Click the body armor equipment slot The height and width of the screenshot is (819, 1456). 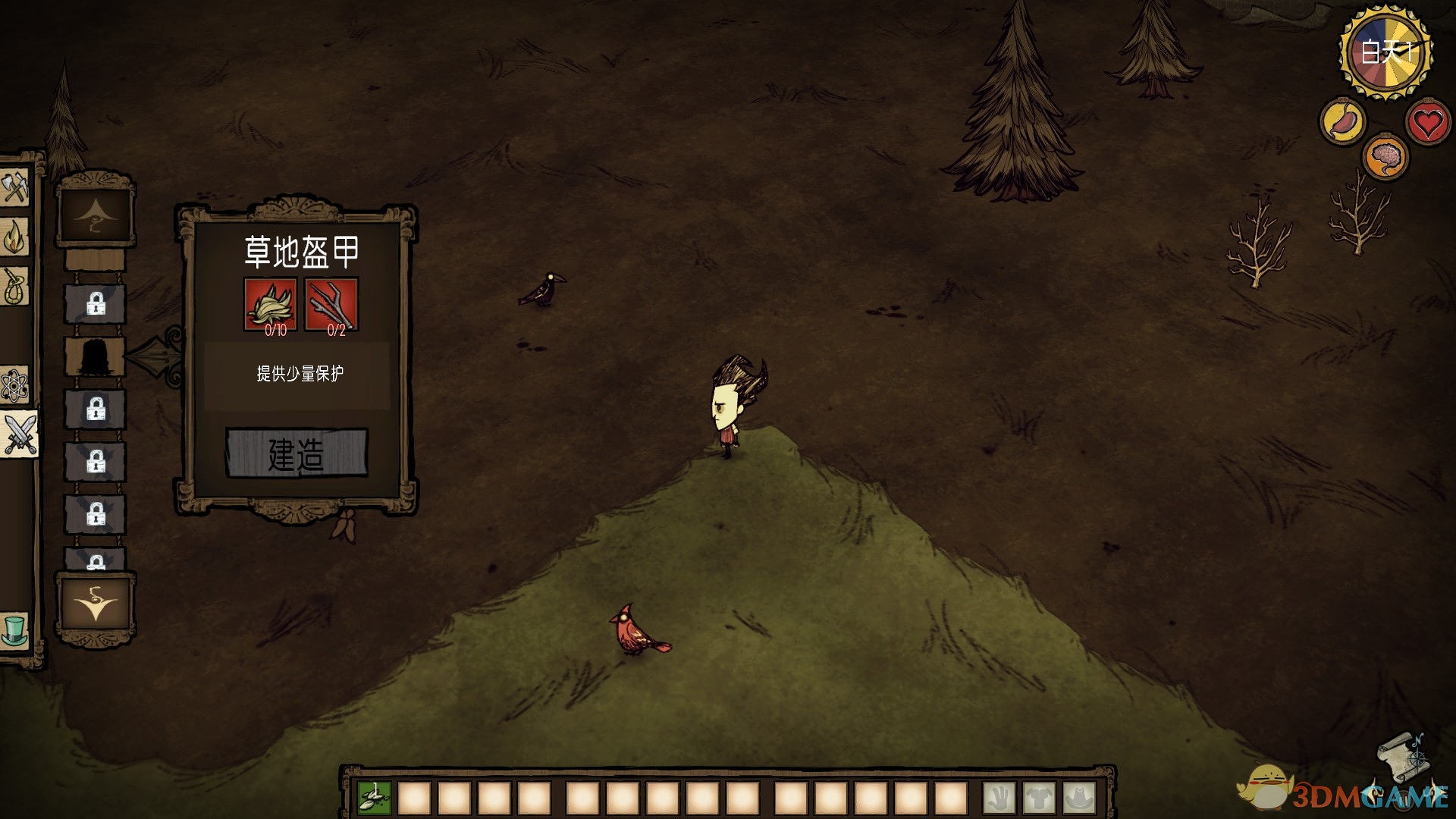point(1039,798)
